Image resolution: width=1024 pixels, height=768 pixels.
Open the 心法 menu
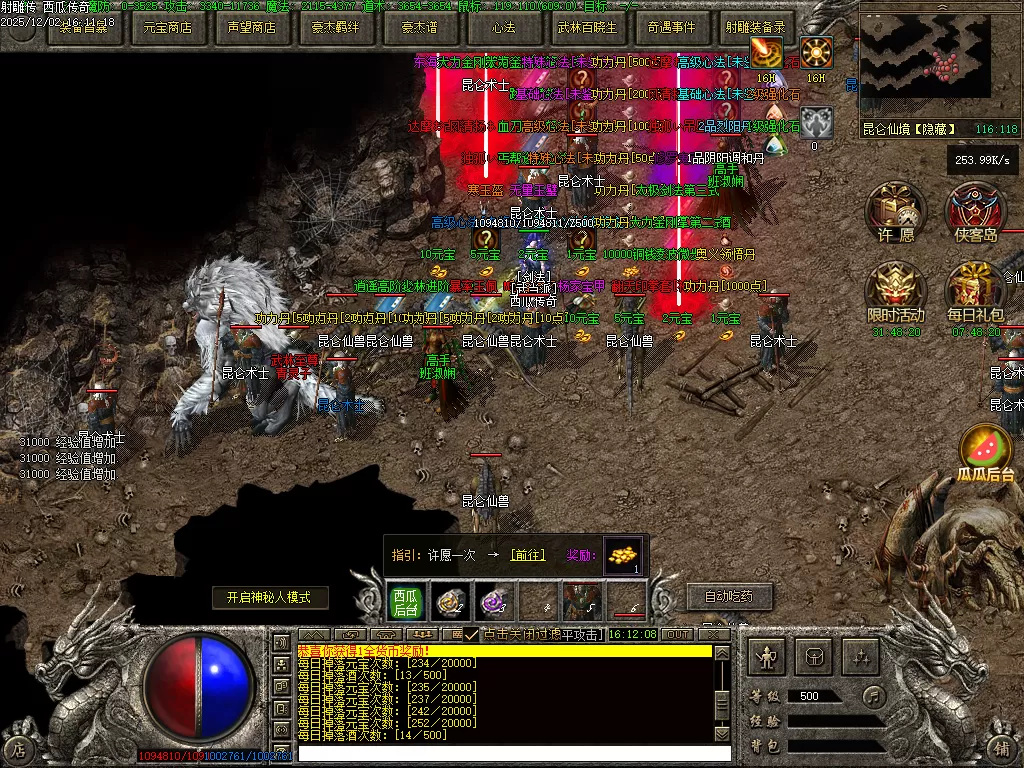tap(503, 28)
